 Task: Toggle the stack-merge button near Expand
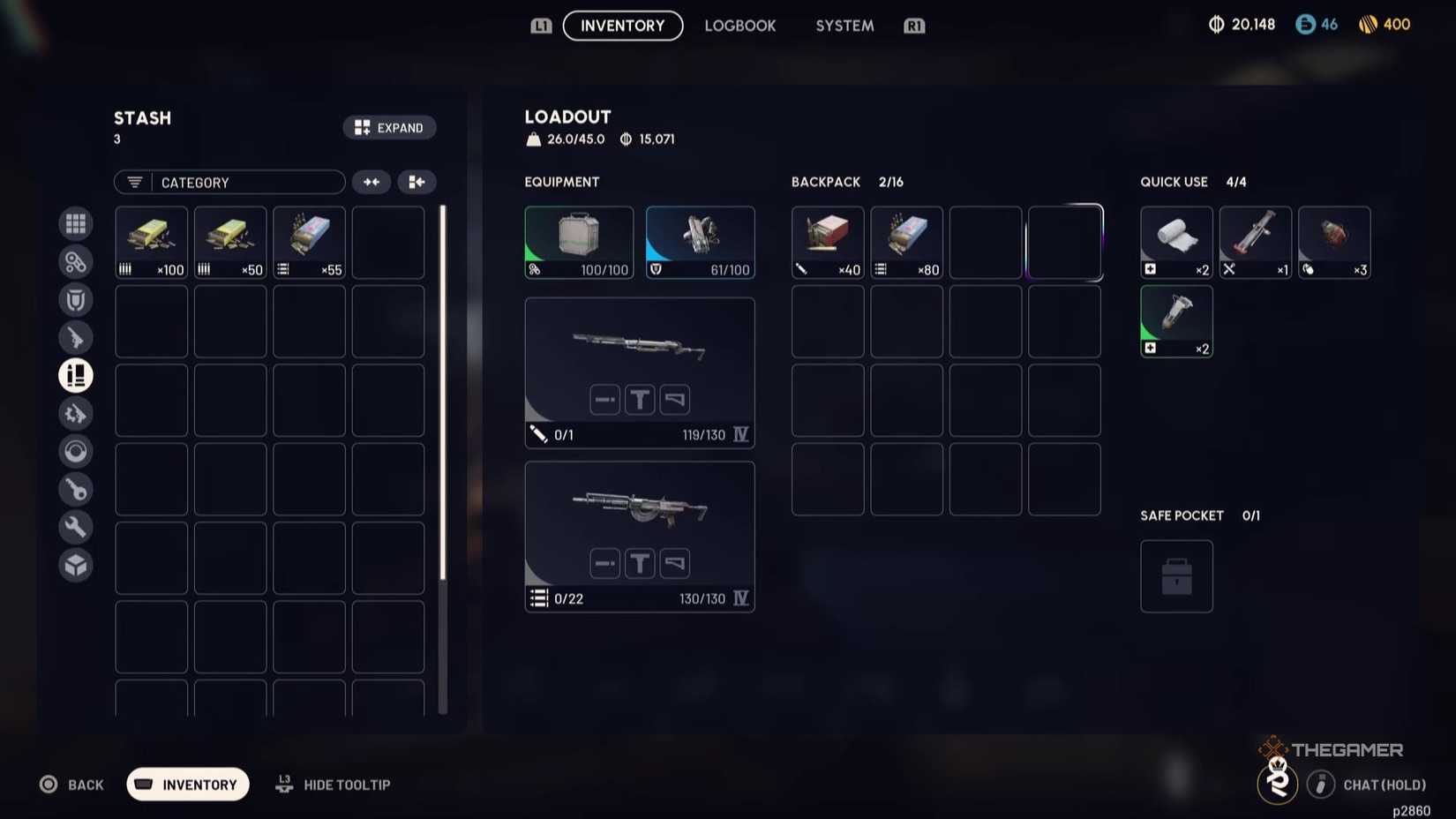click(417, 182)
